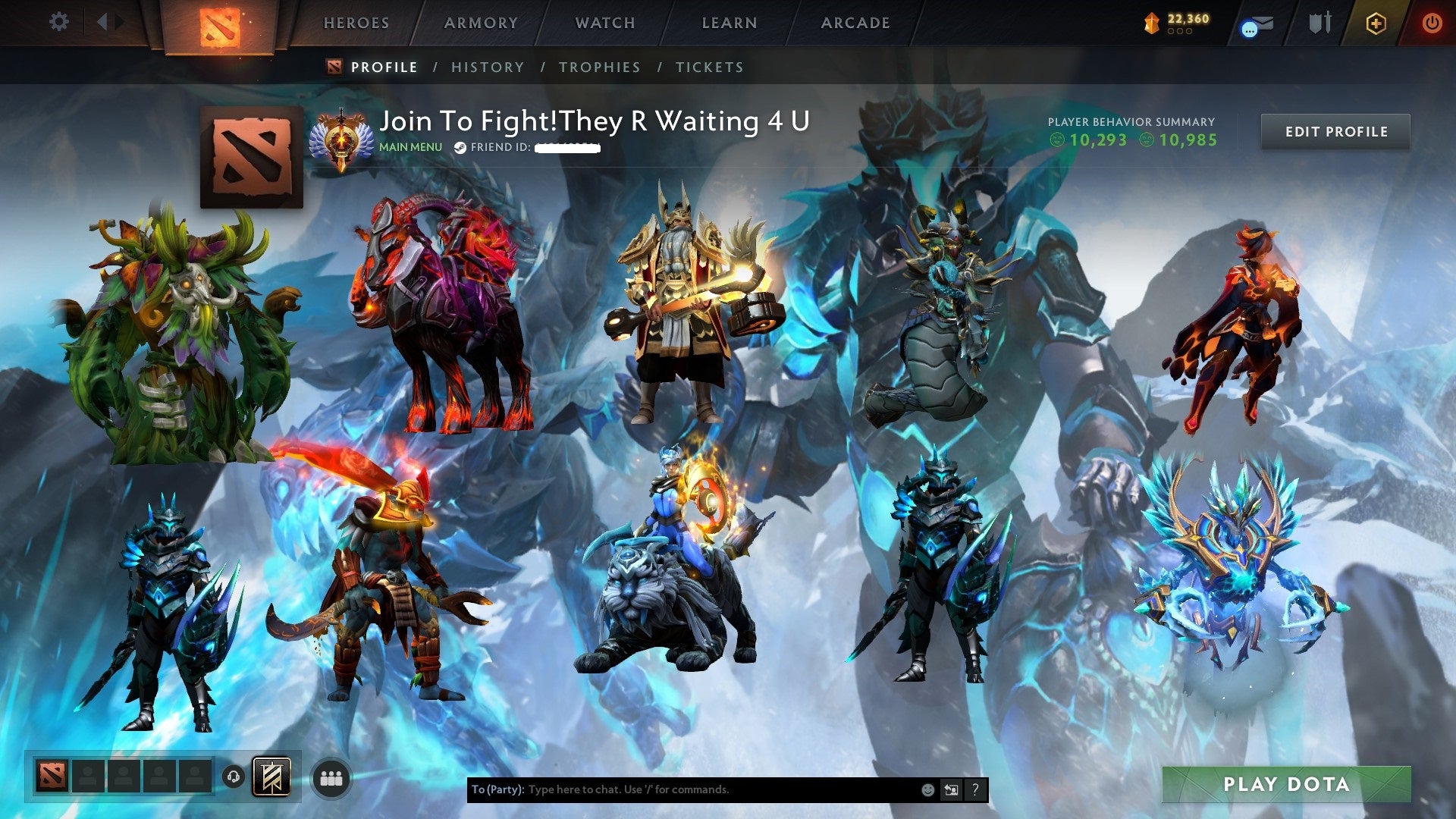Viewport: 1456px width, 819px height.
Task: Open the Trophies tab
Action: pos(599,67)
